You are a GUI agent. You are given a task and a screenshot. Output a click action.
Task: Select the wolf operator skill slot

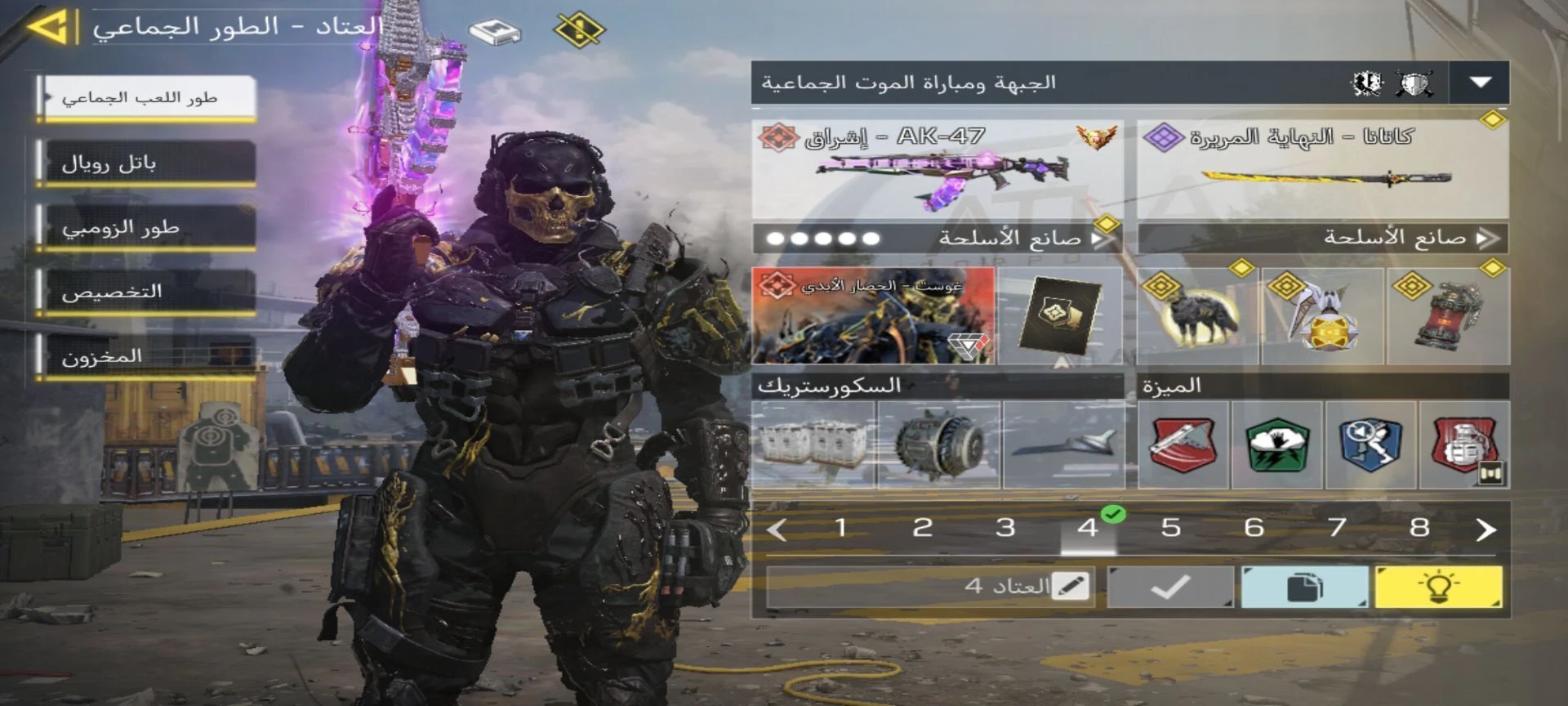pos(1197,315)
